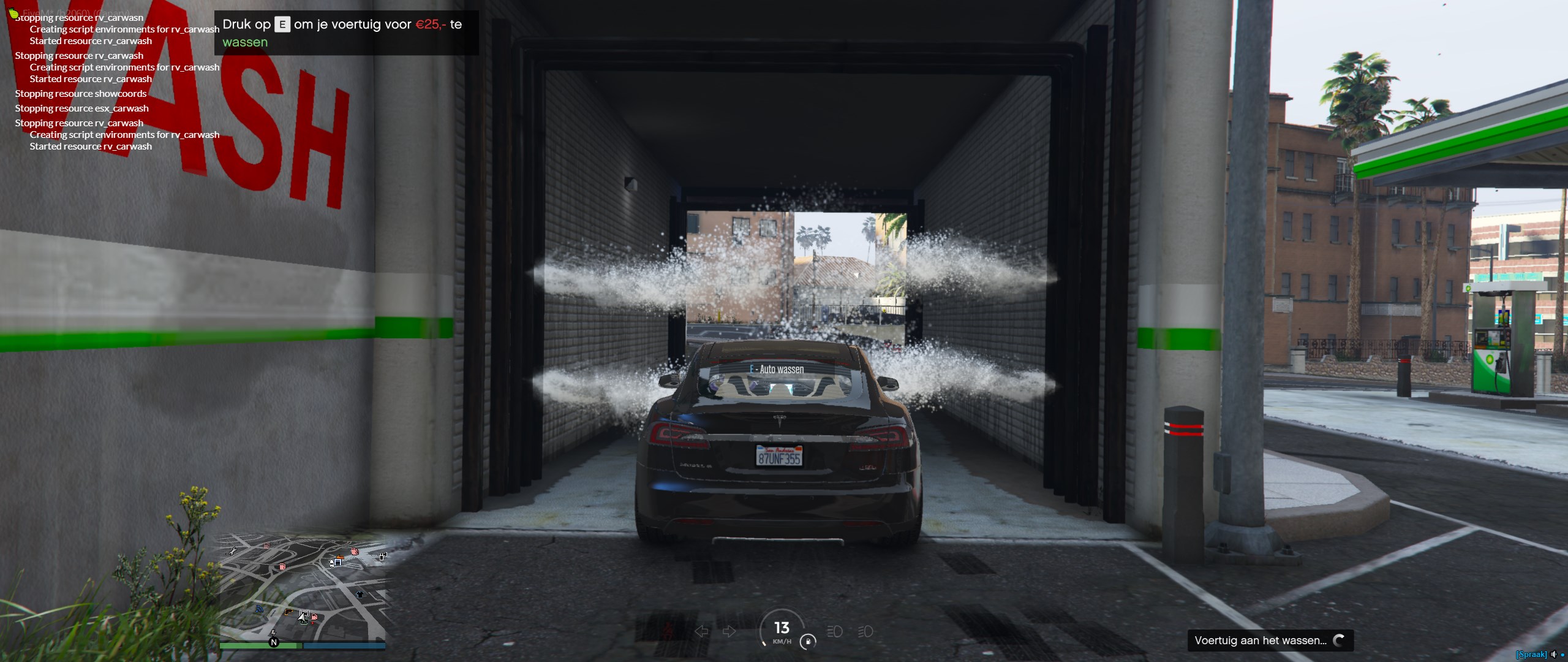Click the white spray can blip
Screen dimensions: 1568x662
tap(383, 557)
